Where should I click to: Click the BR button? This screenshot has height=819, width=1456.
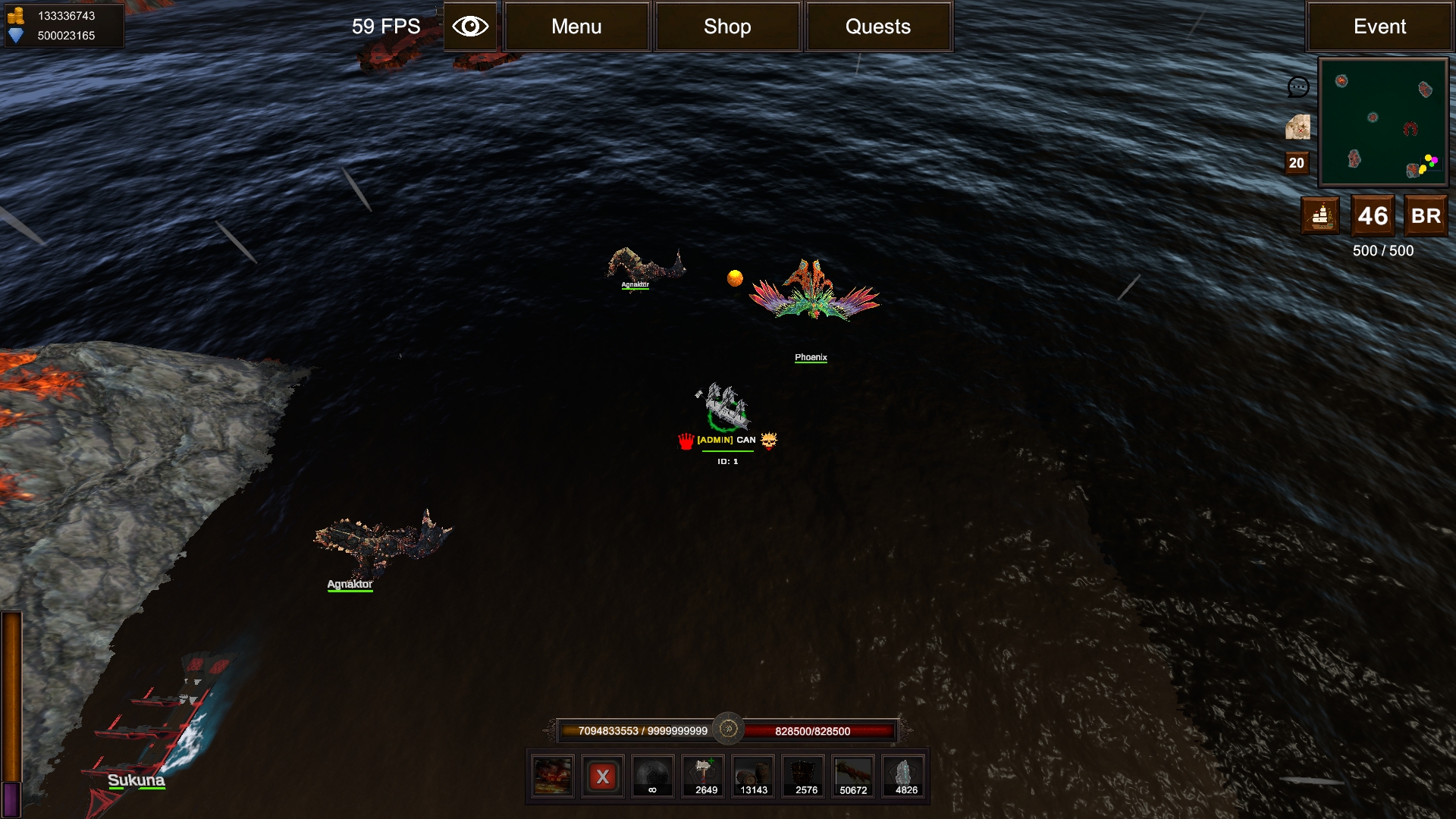coord(1426,216)
